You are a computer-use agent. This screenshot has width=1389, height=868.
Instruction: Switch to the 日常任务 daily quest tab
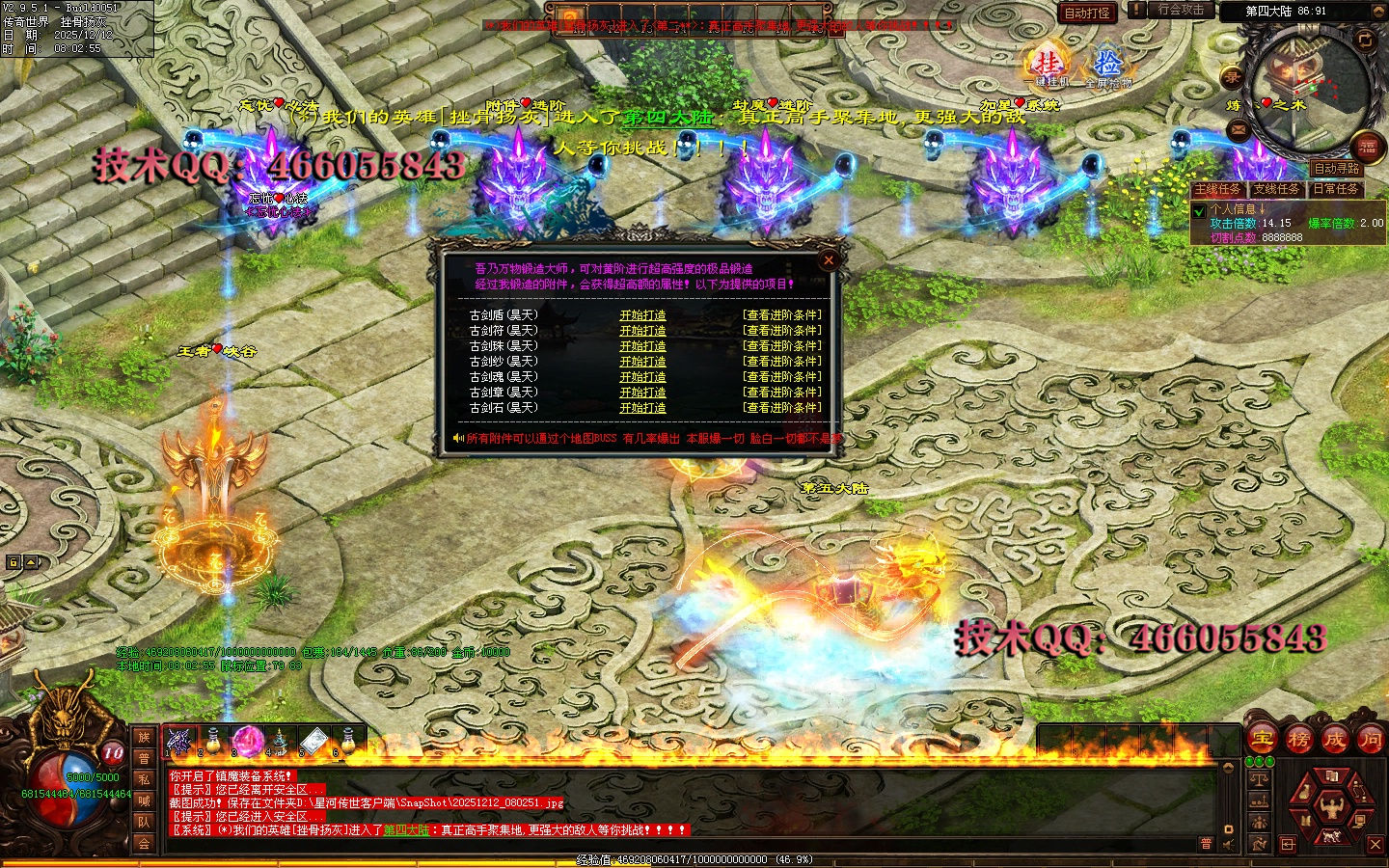click(x=1335, y=189)
